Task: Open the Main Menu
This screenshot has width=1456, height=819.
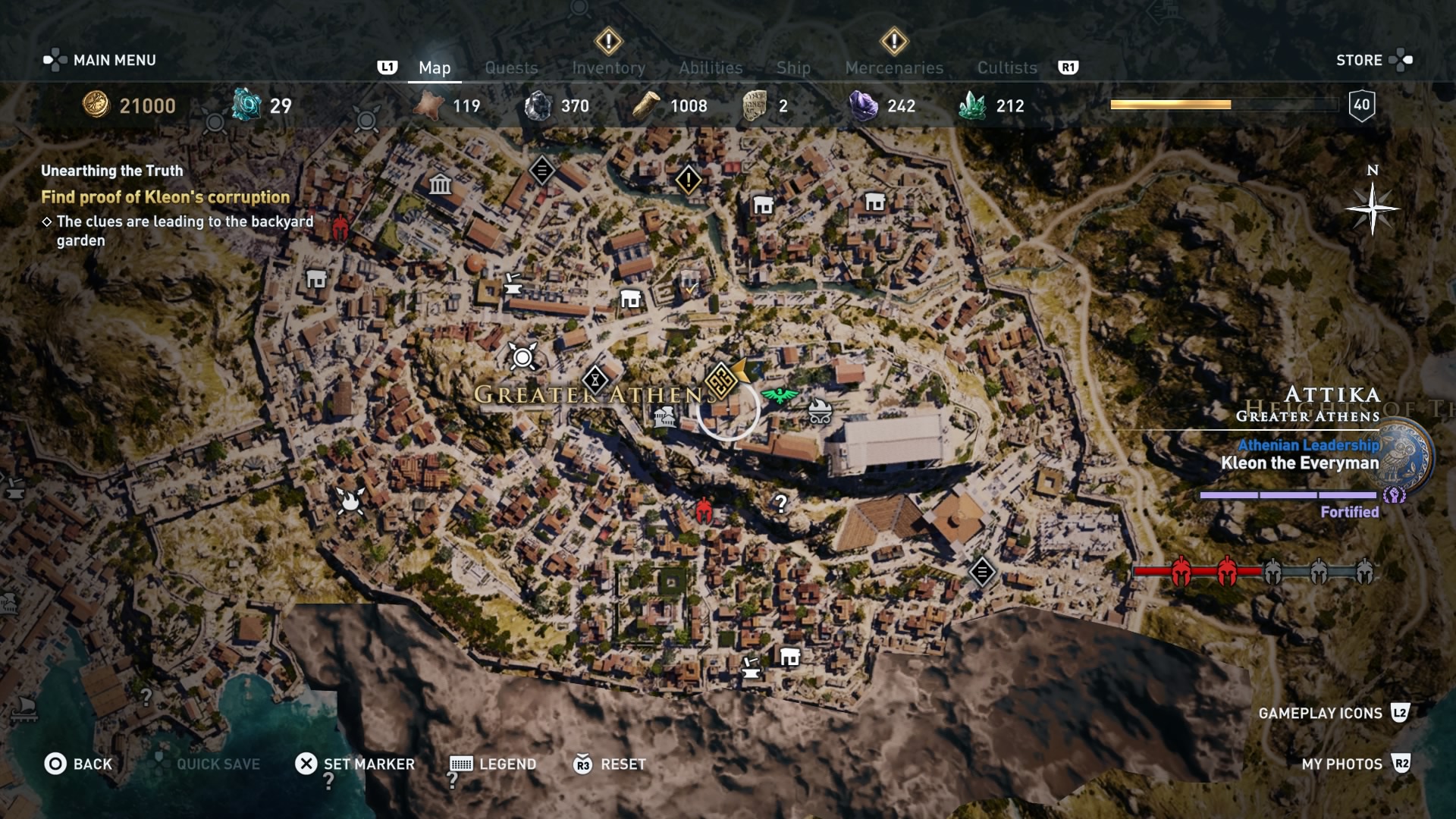Action: 114,60
